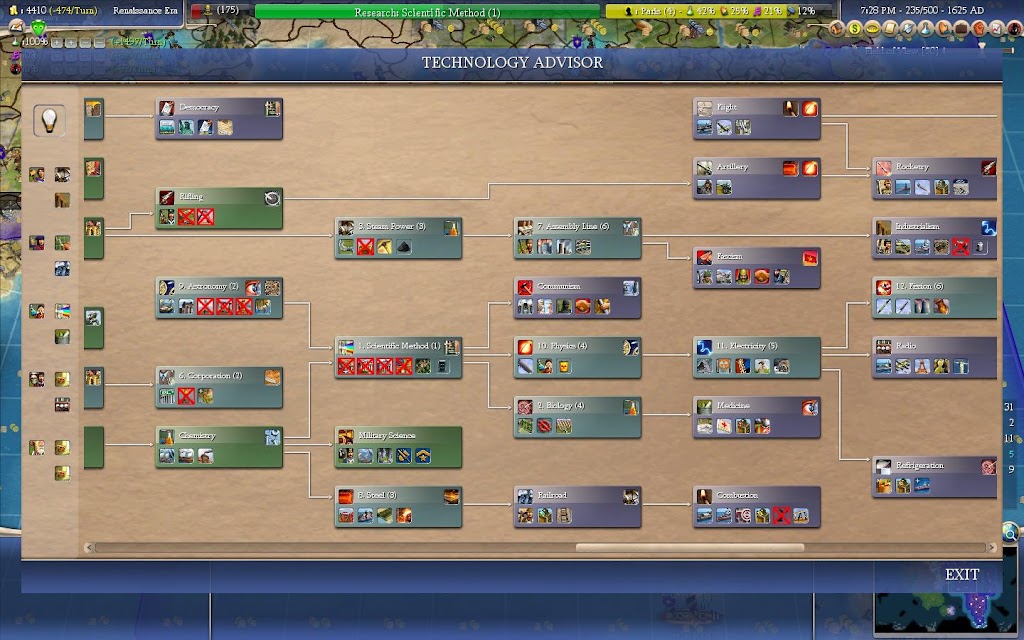
Task: Pick Corporation from the tech tree
Action: pyautogui.click(x=219, y=377)
